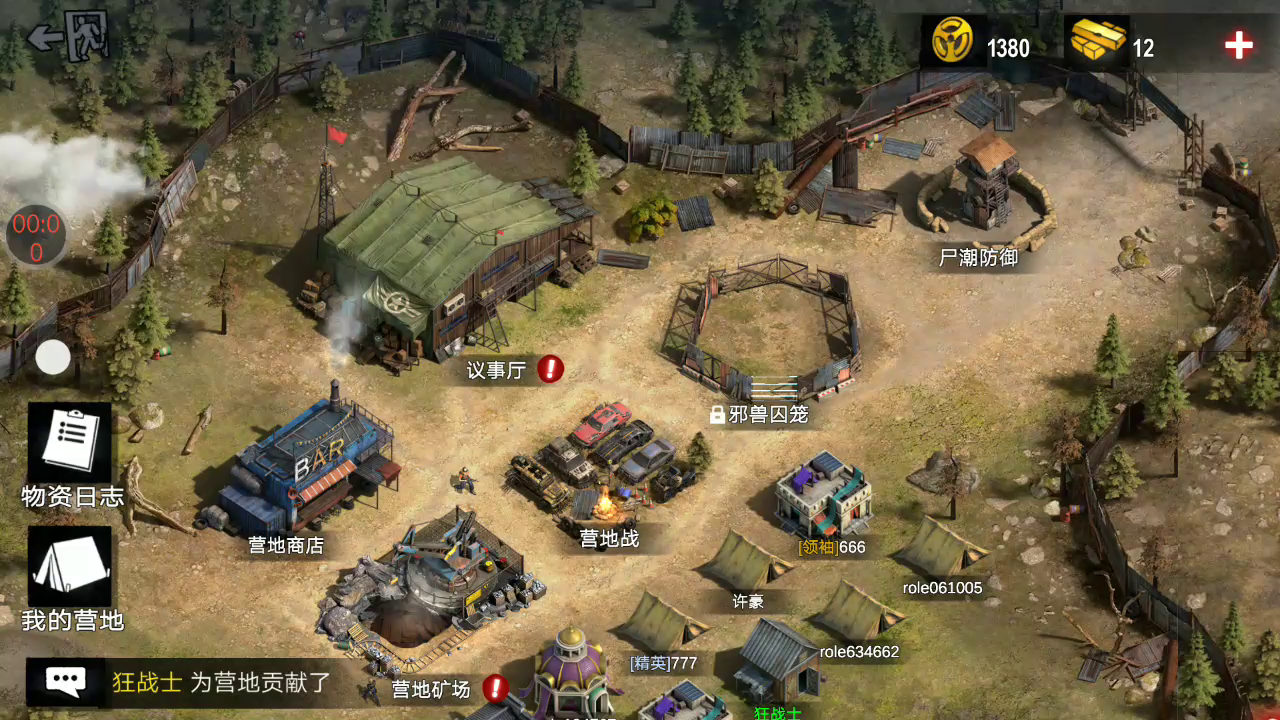Image resolution: width=1280 pixels, height=720 pixels.
Task: Select the tent of player 许豪
Action: (x=745, y=562)
